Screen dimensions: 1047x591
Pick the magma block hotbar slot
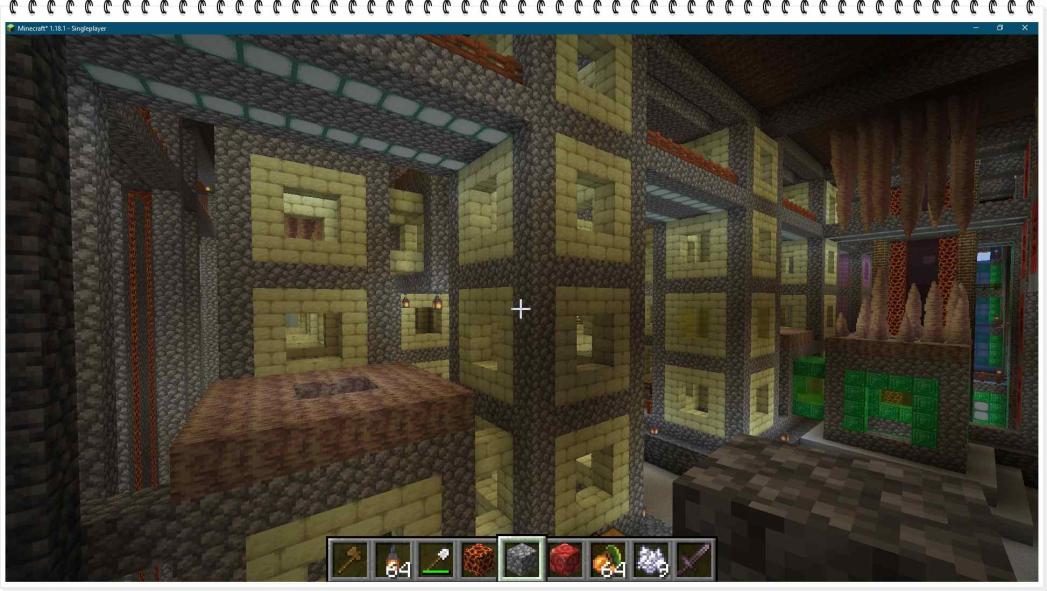(479, 559)
